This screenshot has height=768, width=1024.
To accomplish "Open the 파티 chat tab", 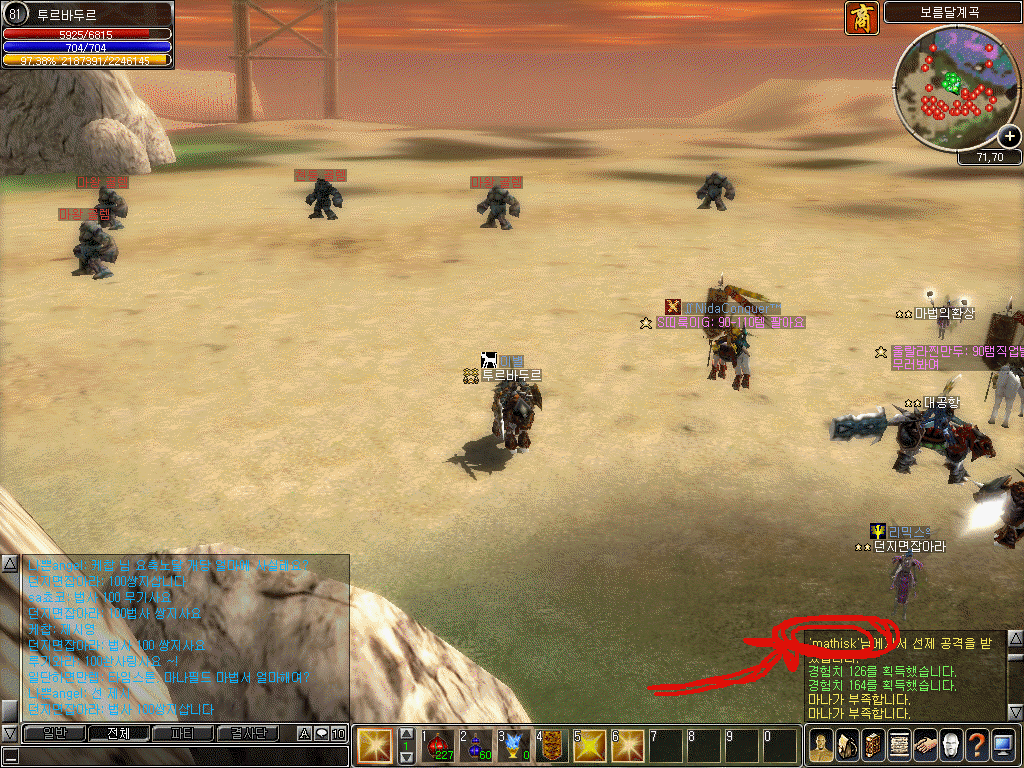I will pos(183,734).
